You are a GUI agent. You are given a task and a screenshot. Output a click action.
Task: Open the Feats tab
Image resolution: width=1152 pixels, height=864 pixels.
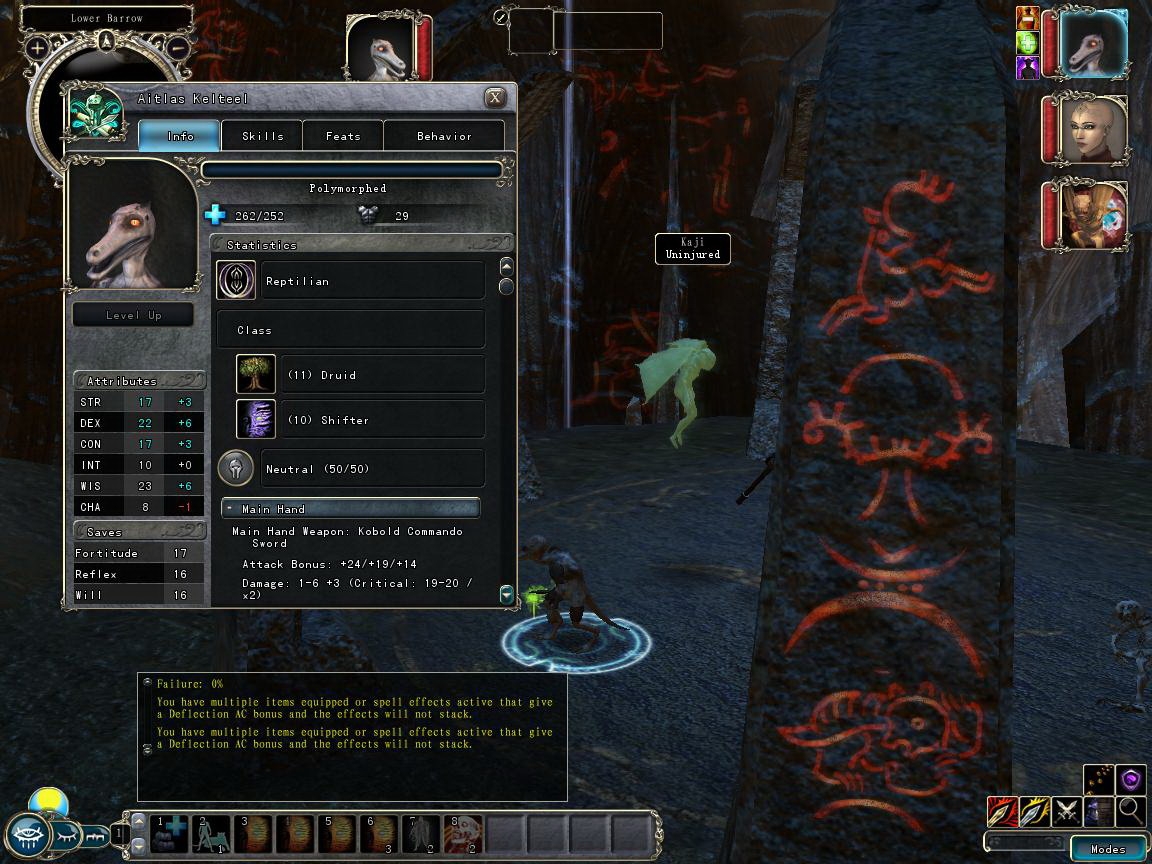click(343, 136)
